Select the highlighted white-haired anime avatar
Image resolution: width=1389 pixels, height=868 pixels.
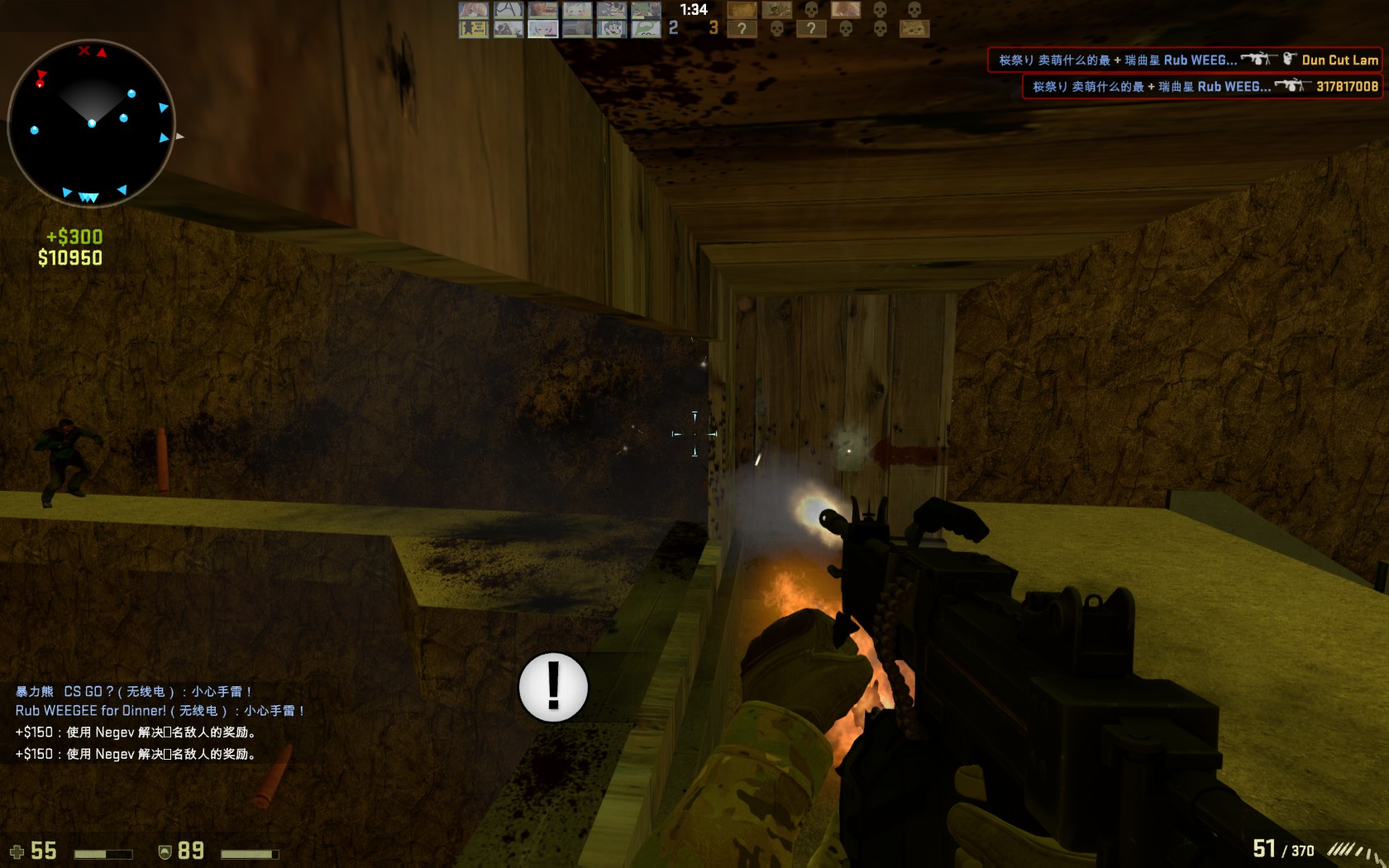pos(542,29)
